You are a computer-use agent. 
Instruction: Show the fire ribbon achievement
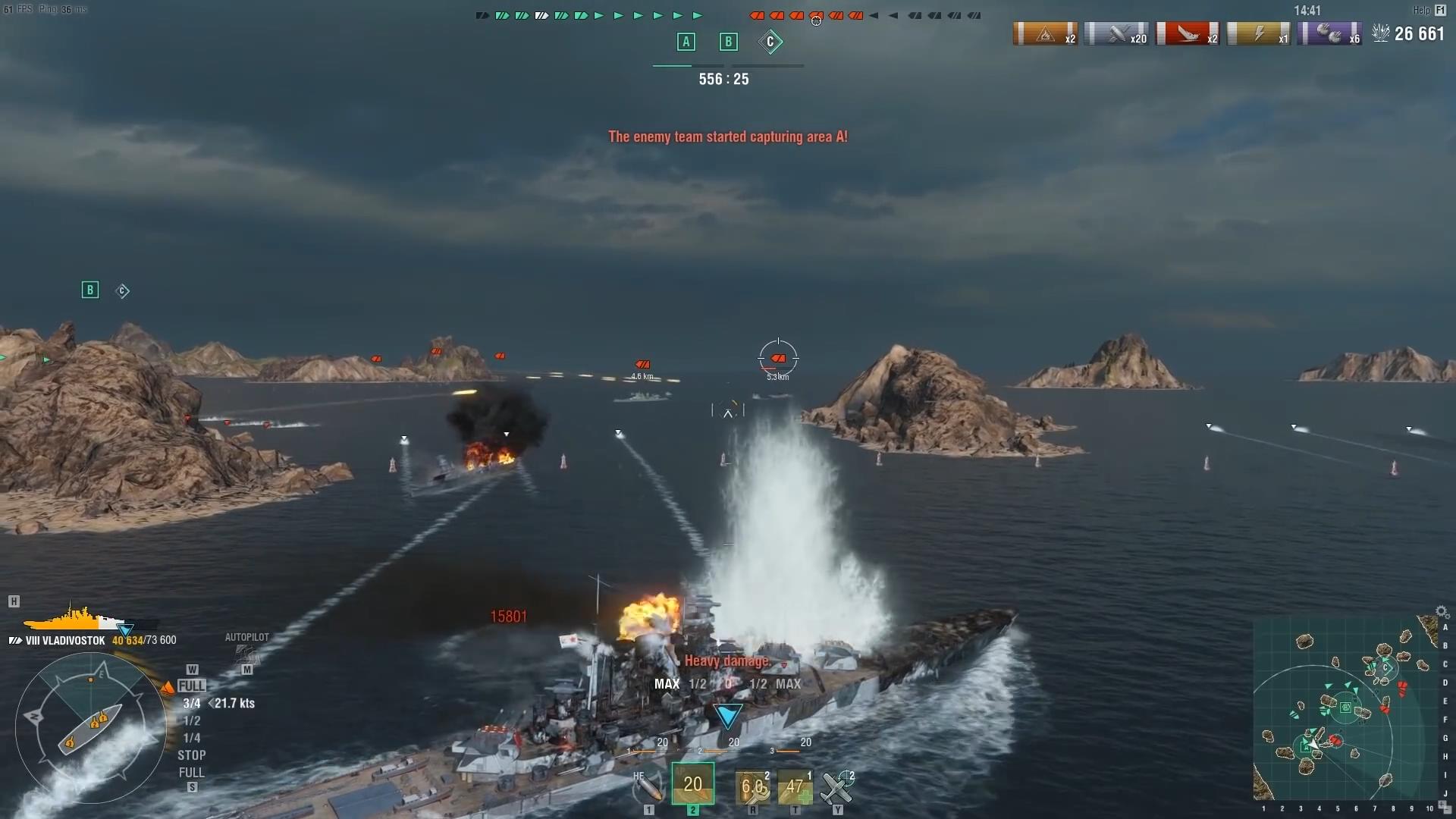pyautogui.click(x=1045, y=34)
